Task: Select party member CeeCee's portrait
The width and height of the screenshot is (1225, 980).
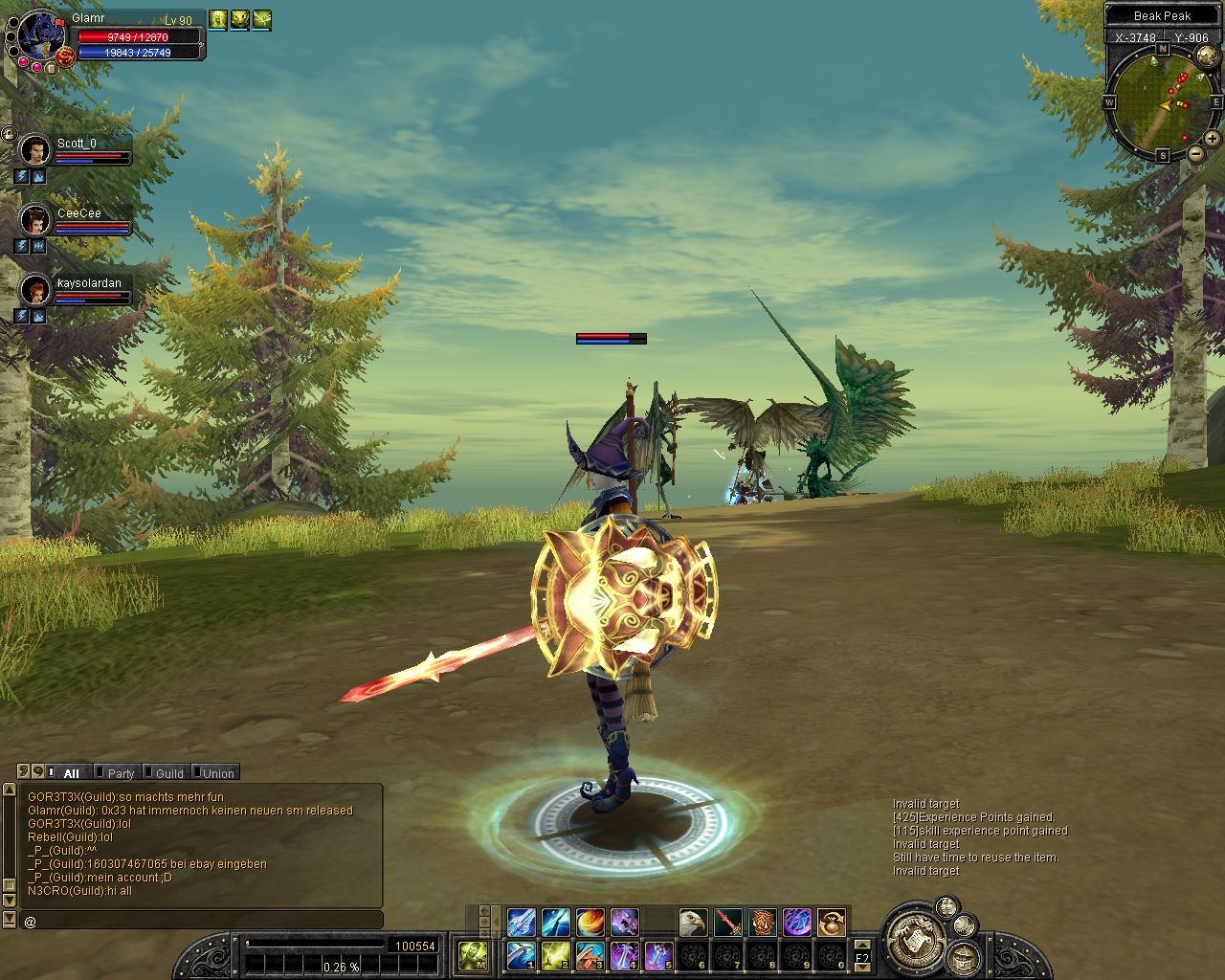Action: point(35,220)
